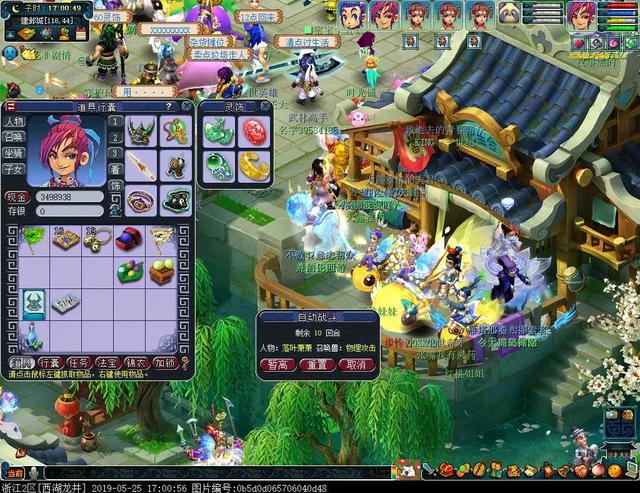Viewport: 640px width, 493px height.
Task: Click the 暂离 button in auto-battle dialog
Action: (x=276, y=366)
